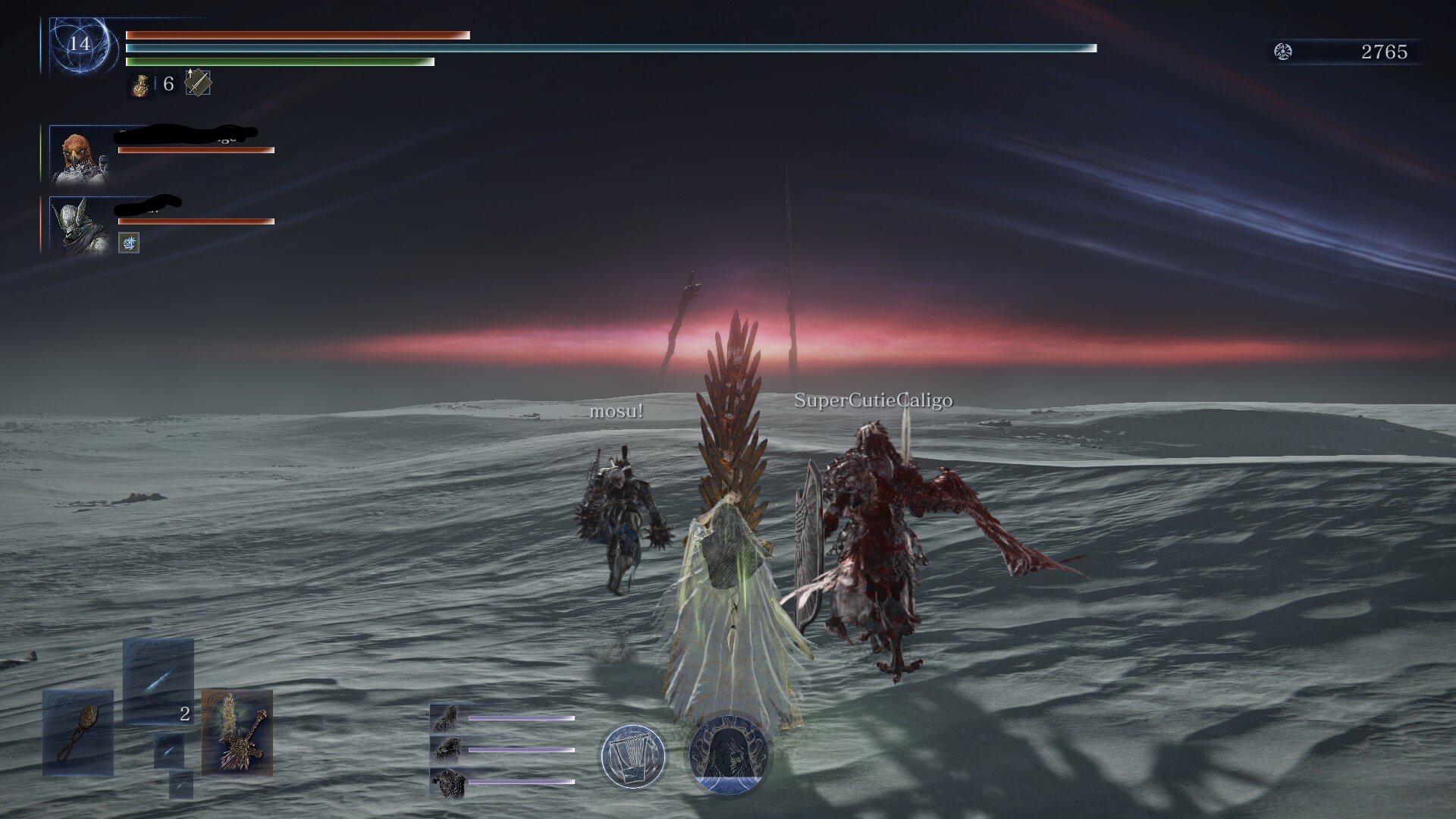Click the sword attack-up buff icon

pos(198,83)
